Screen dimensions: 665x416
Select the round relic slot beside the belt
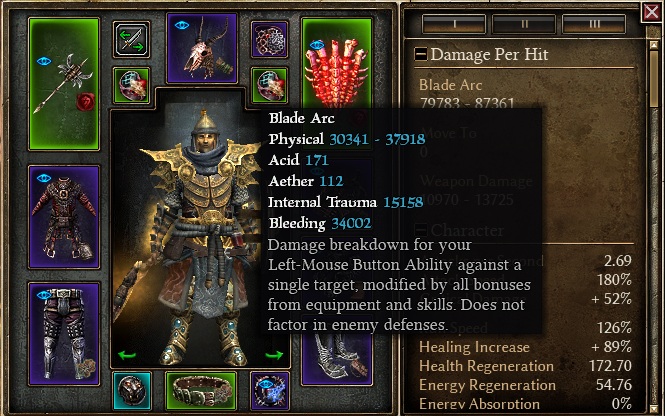click(131, 389)
